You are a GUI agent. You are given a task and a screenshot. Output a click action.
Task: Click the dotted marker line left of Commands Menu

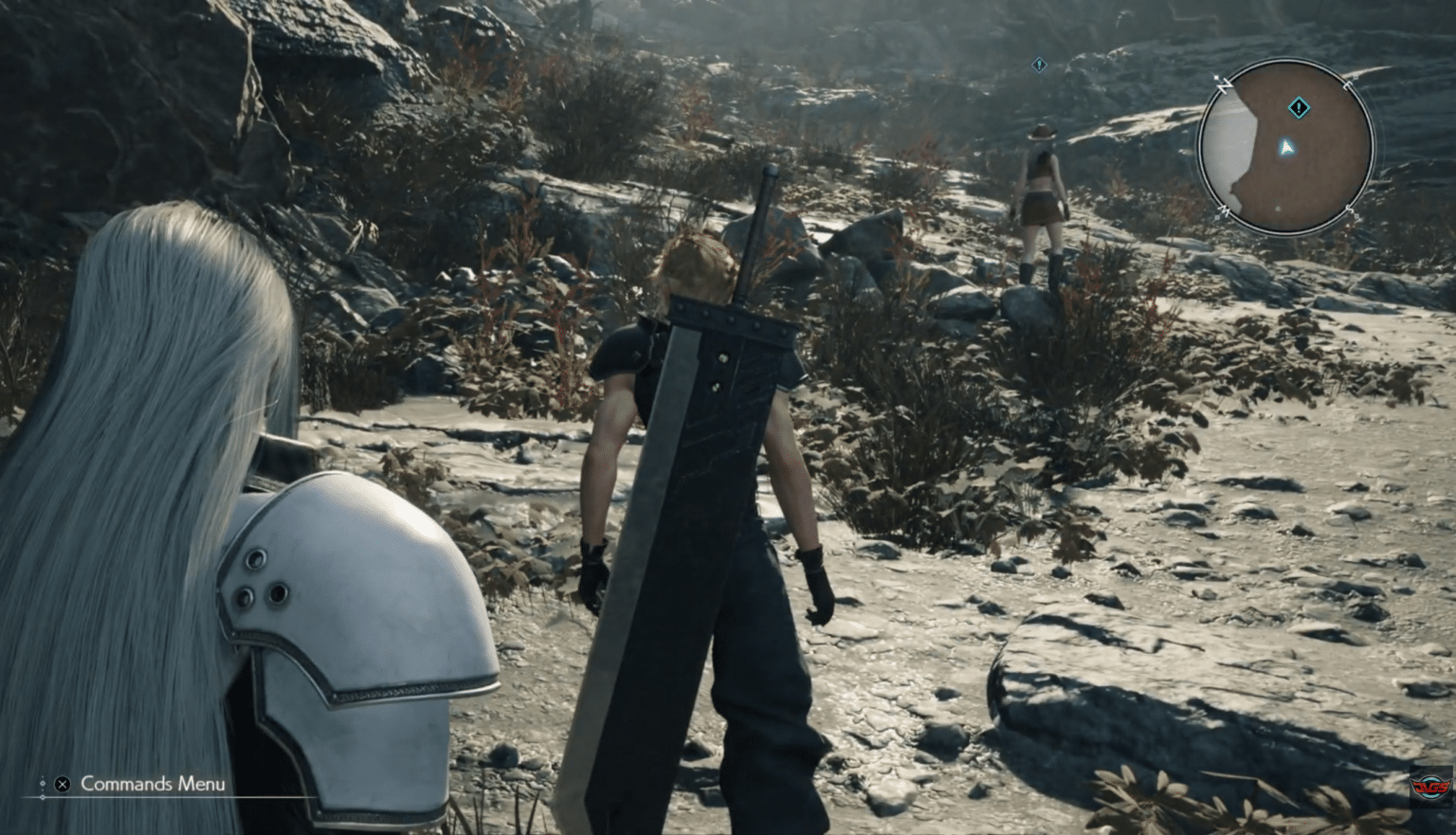coord(44,785)
